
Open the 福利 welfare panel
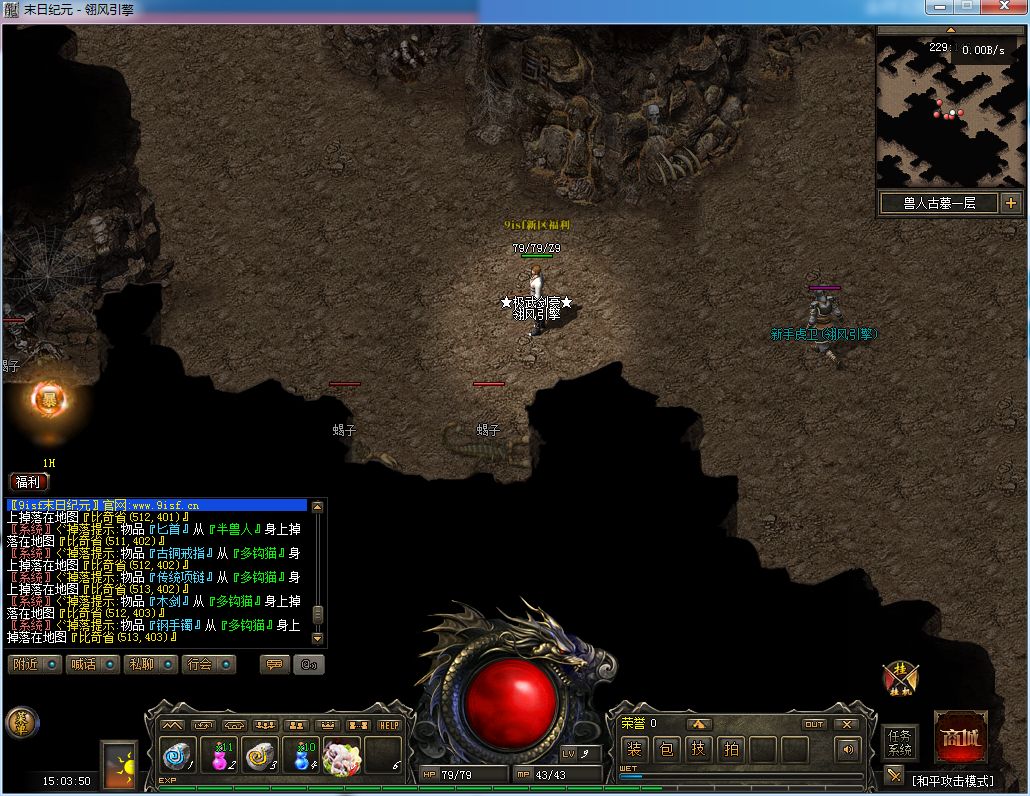(x=28, y=481)
